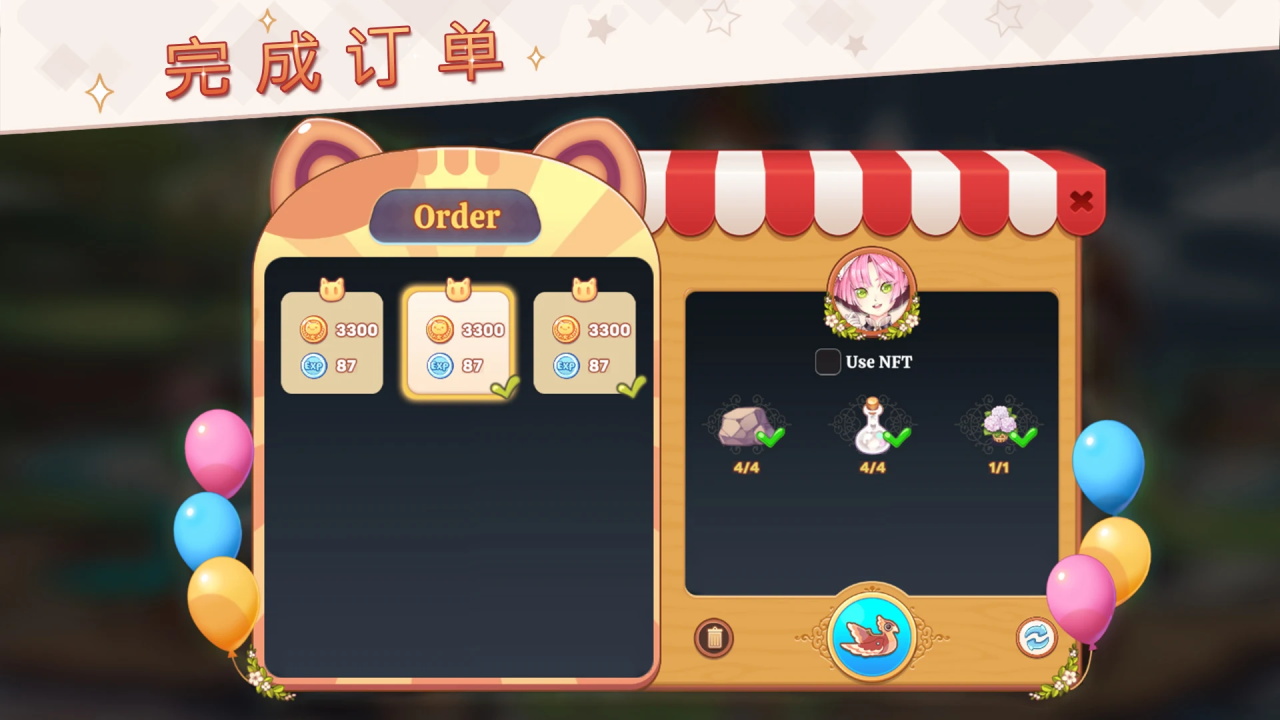Click the cat ears emblem above the left order
This screenshot has height=720, width=1280.
pyautogui.click(x=331, y=287)
